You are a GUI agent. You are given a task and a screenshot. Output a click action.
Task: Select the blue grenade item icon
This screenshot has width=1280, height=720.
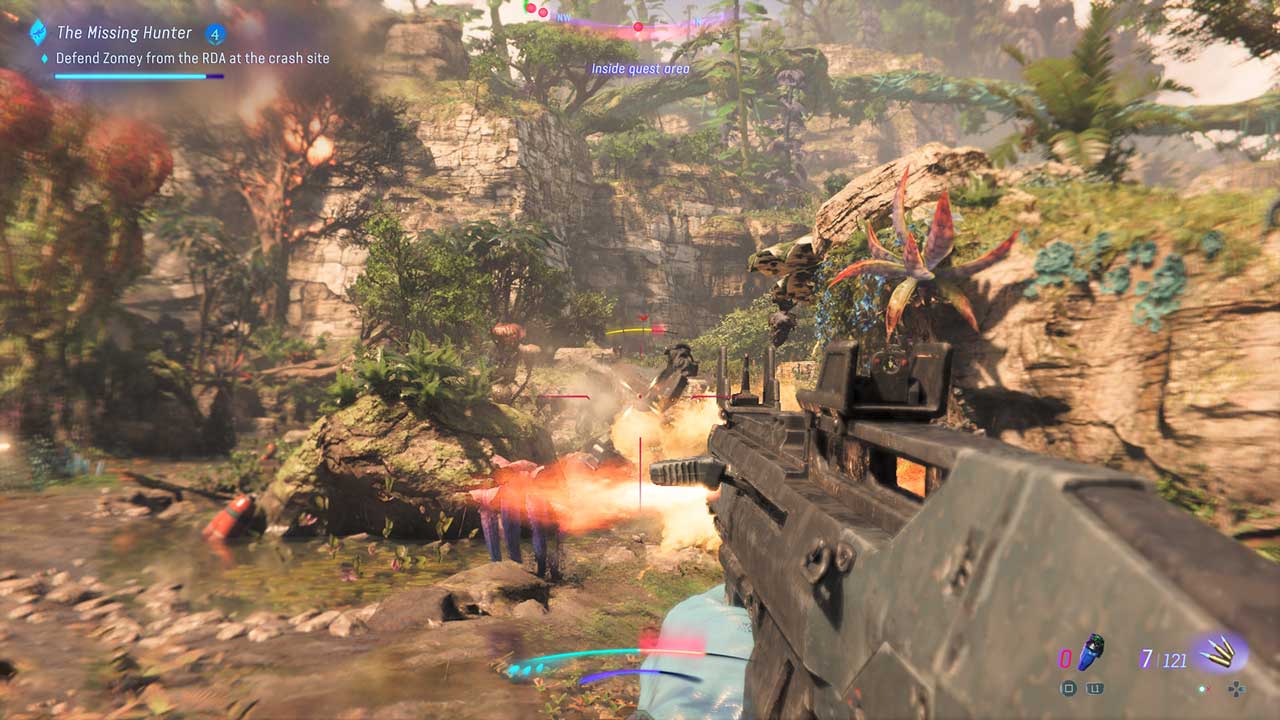[x=1090, y=653]
